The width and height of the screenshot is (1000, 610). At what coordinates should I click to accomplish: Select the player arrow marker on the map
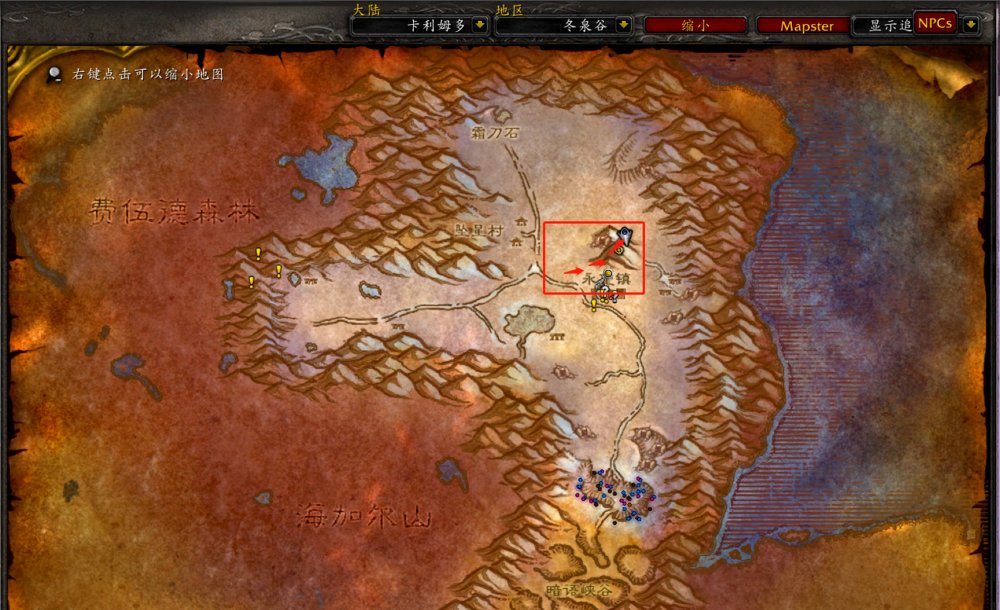point(623,234)
